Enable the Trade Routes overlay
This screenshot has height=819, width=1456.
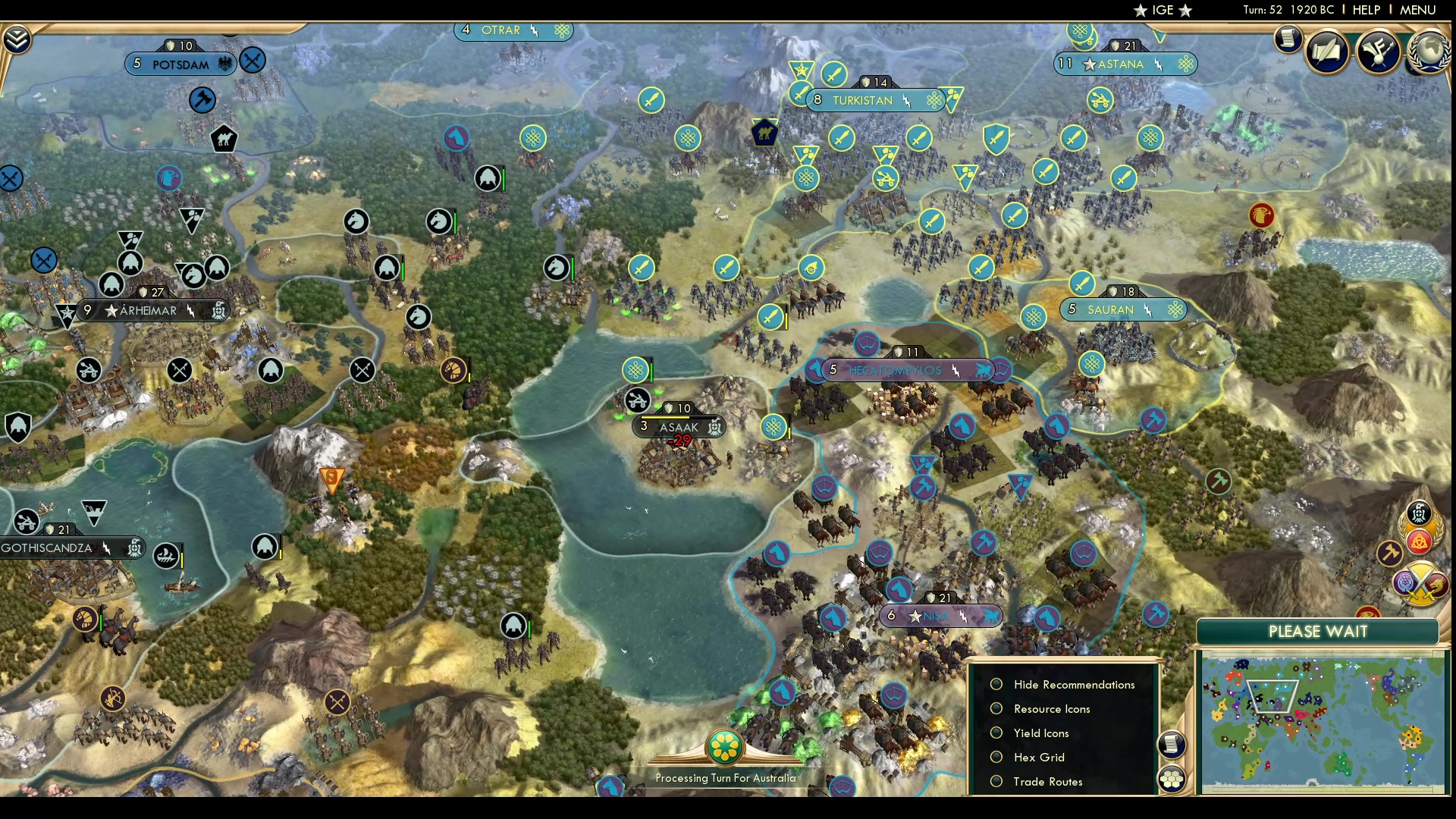(997, 781)
